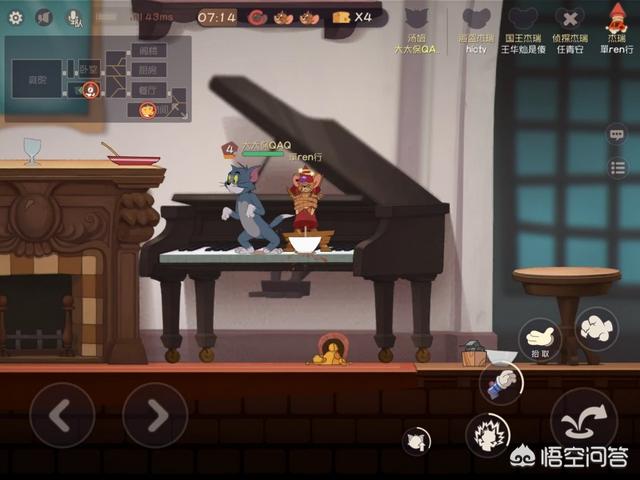Tap the 拾取 pick-up hand button
The image size is (640, 480).
pos(540,340)
